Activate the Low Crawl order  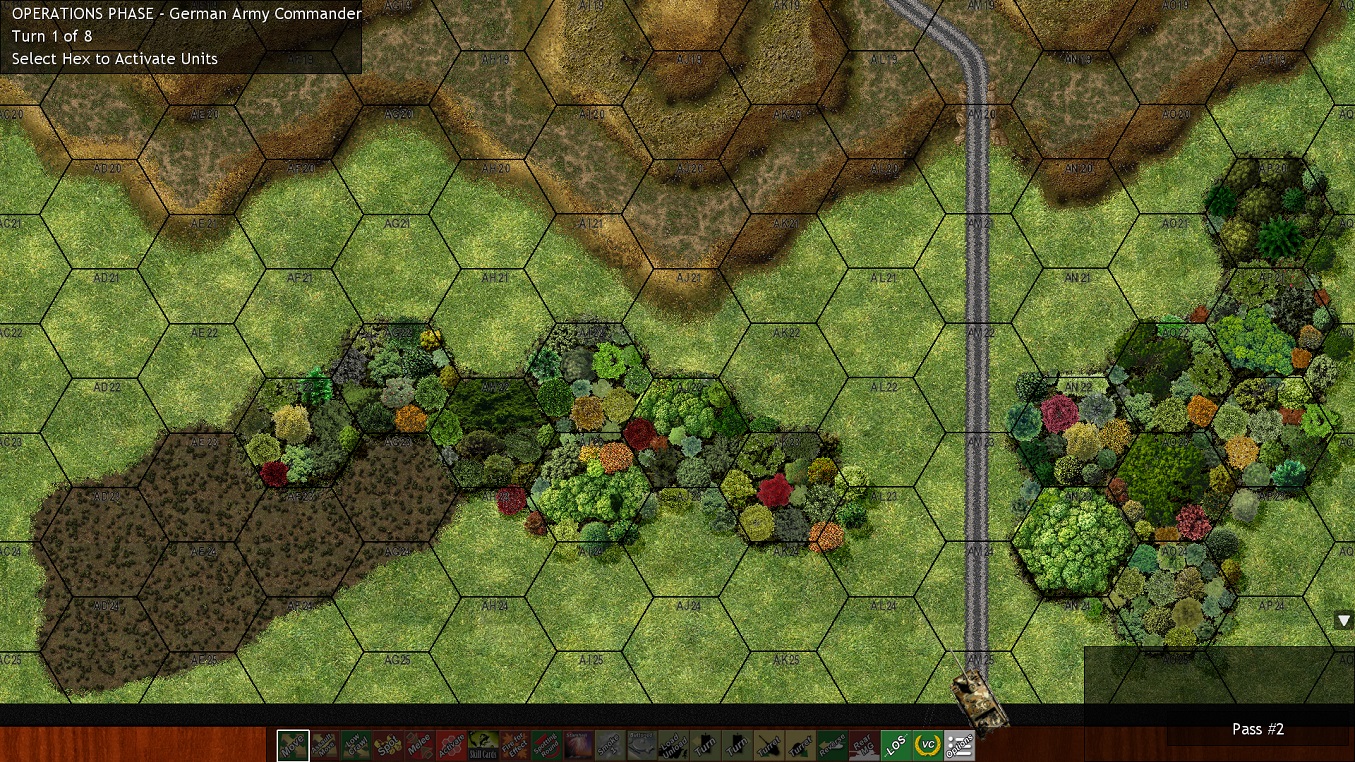click(x=356, y=746)
